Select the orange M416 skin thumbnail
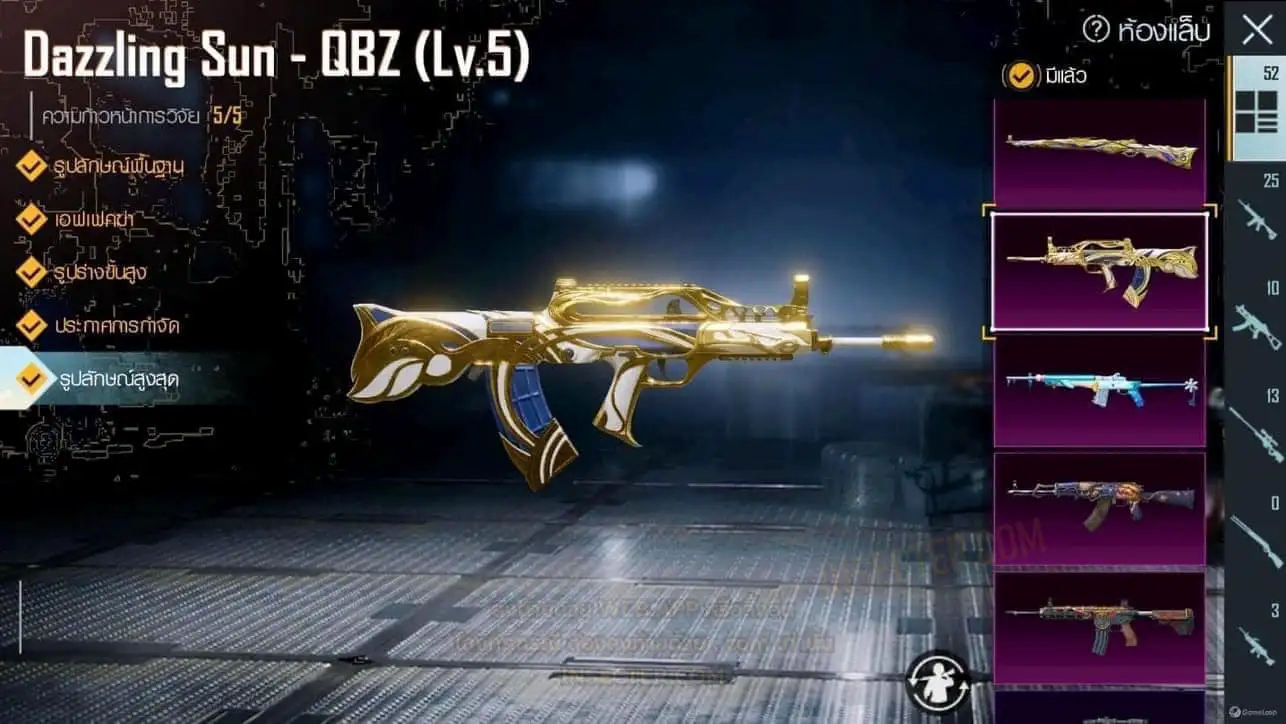This screenshot has height=724, width=1286. point(1099,625)
